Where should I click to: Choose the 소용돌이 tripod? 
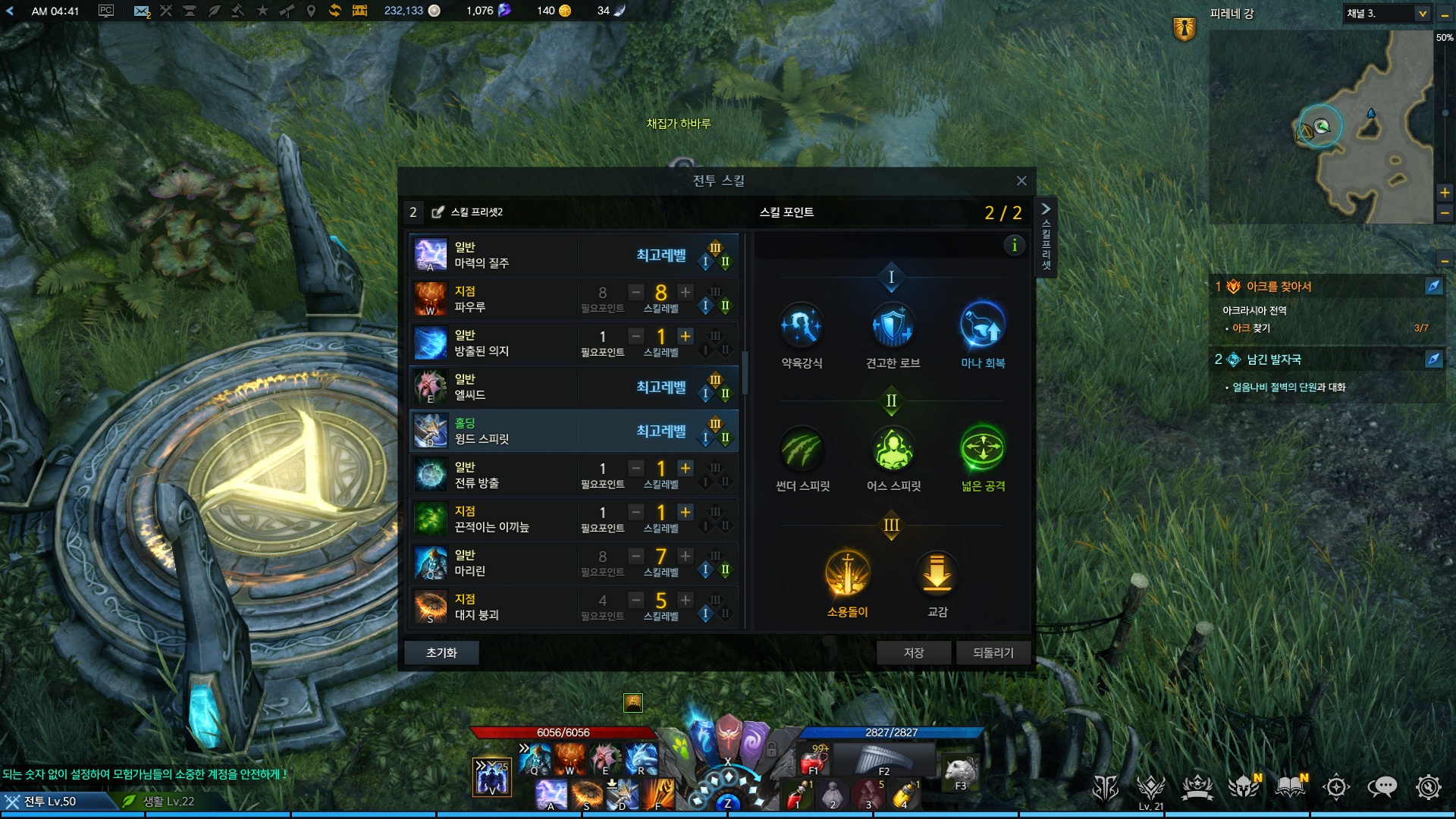(847, 573)
